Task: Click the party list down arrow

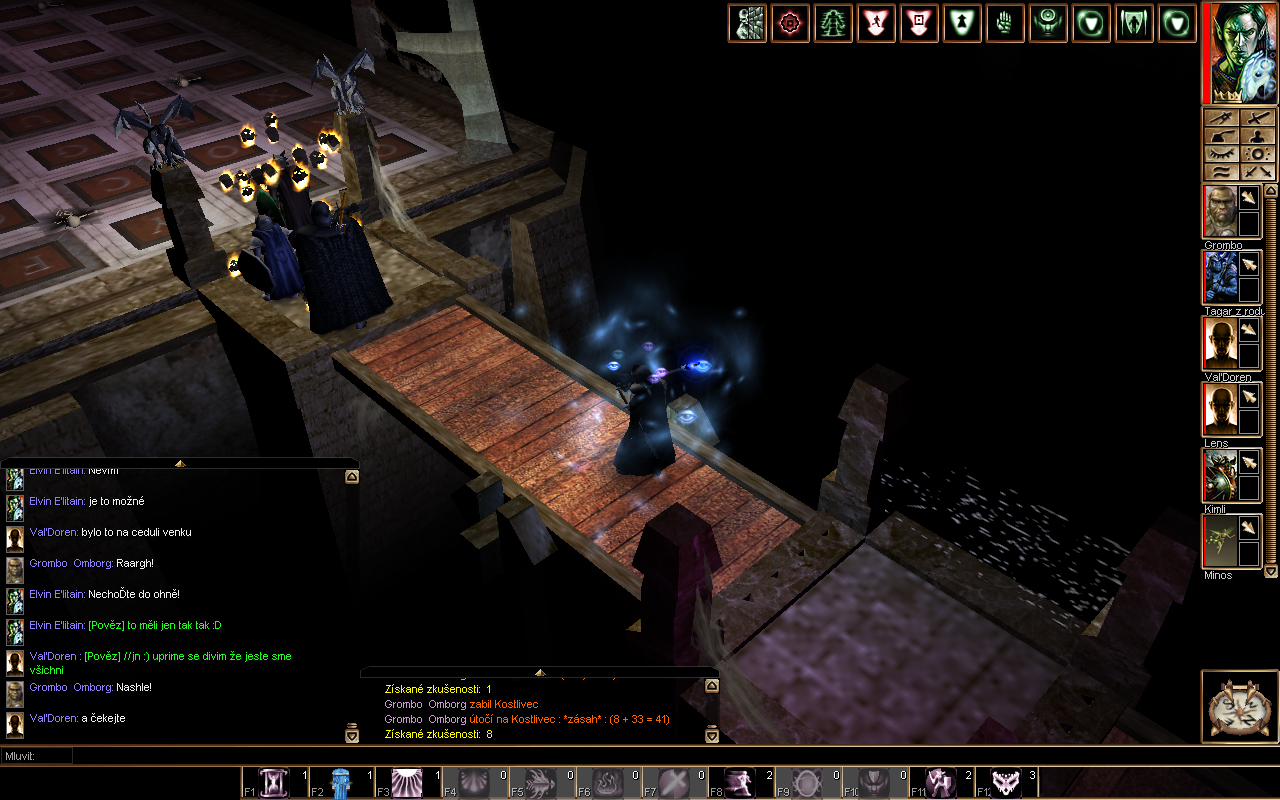Action: point(1271,571)
